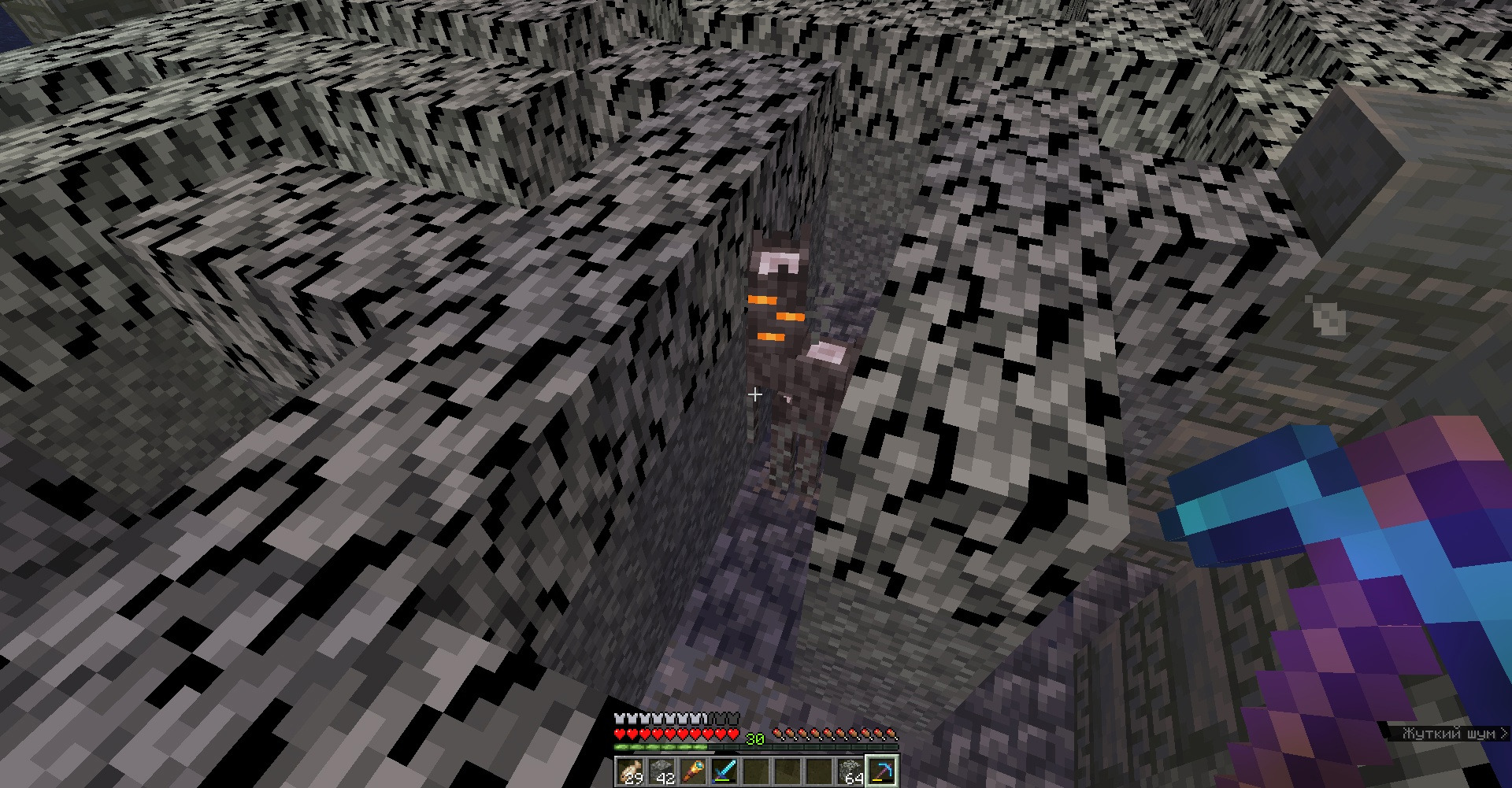The width and height of the screenshot is (1512, 788).
Task: Choose the spyglass hotbar slot
Action: click(x=693, y=771)
